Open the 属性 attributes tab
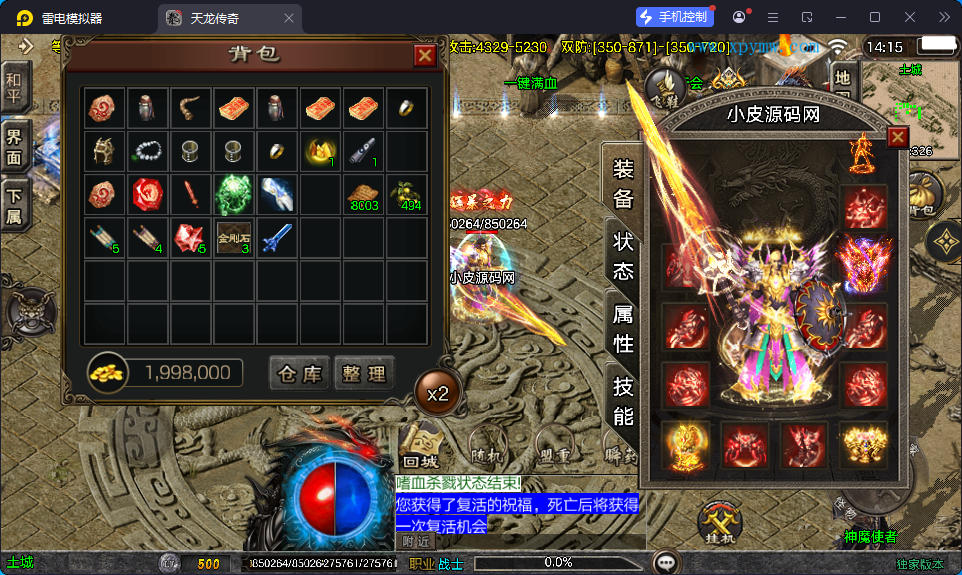The image size is (962, 575). (623, 329)
